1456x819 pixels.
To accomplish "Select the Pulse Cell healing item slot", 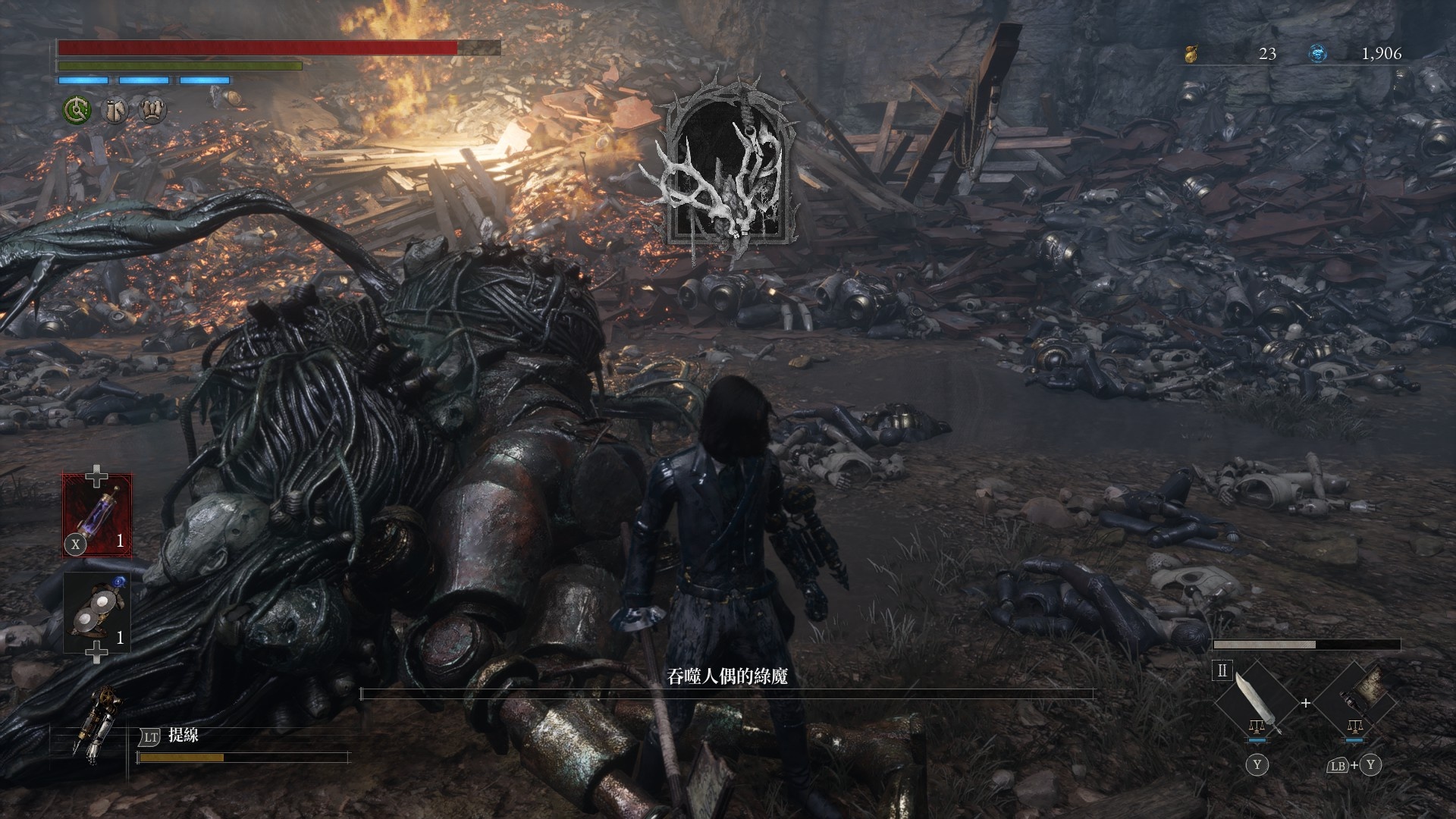I will pyautogui.click(x=96, y=516).
